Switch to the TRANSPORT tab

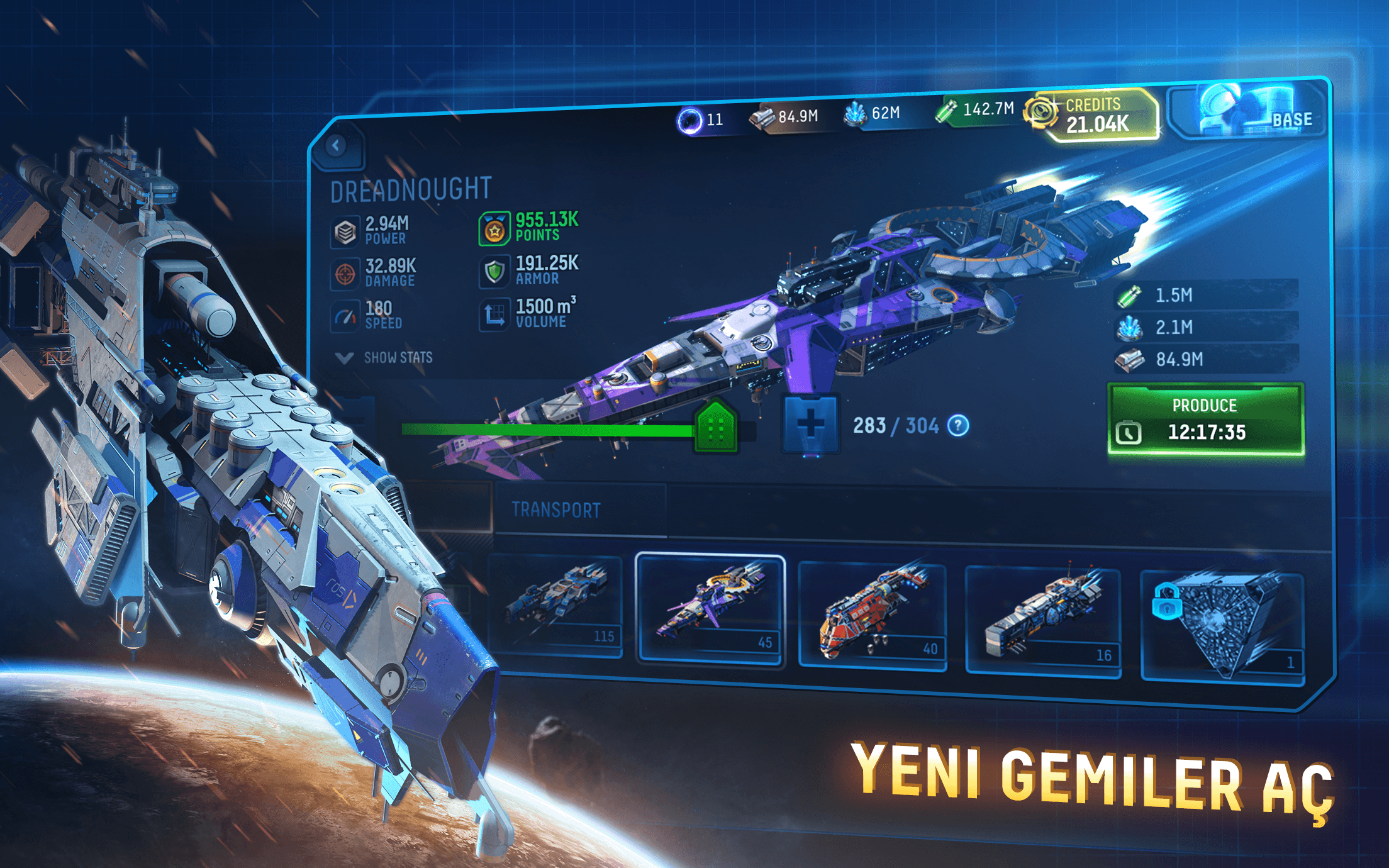[557, 509]
